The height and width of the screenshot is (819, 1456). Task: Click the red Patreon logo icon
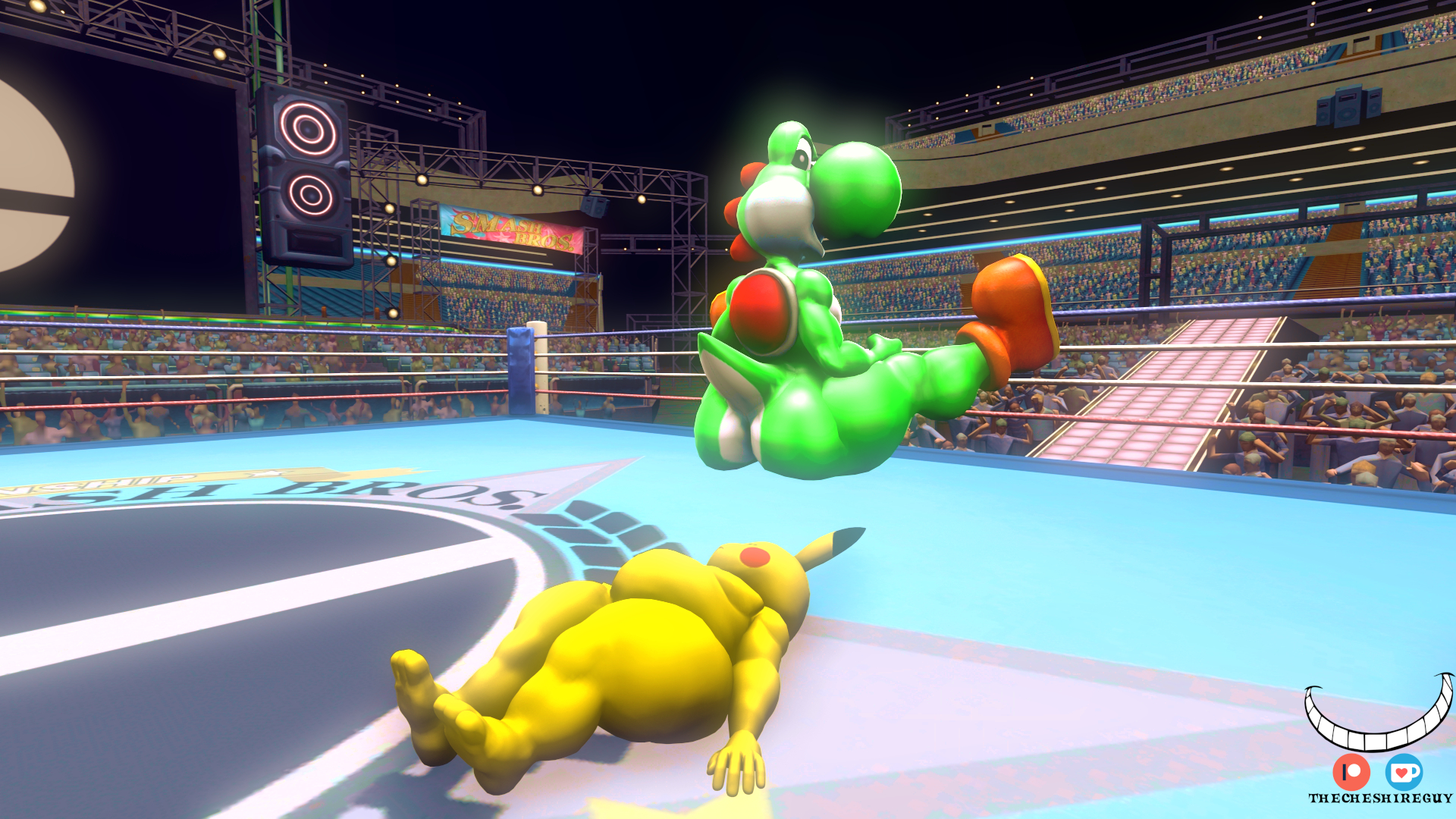tap(1351, 772)
